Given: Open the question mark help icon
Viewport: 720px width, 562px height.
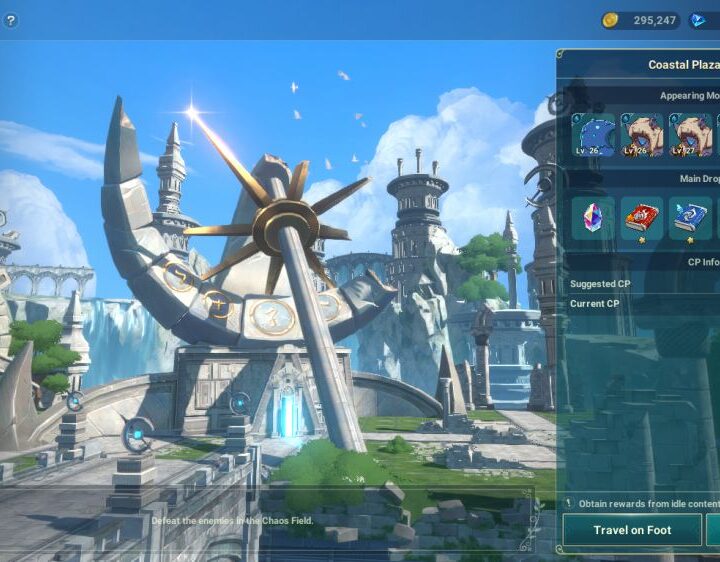Looking at the screenshot, I should (11, 20).
